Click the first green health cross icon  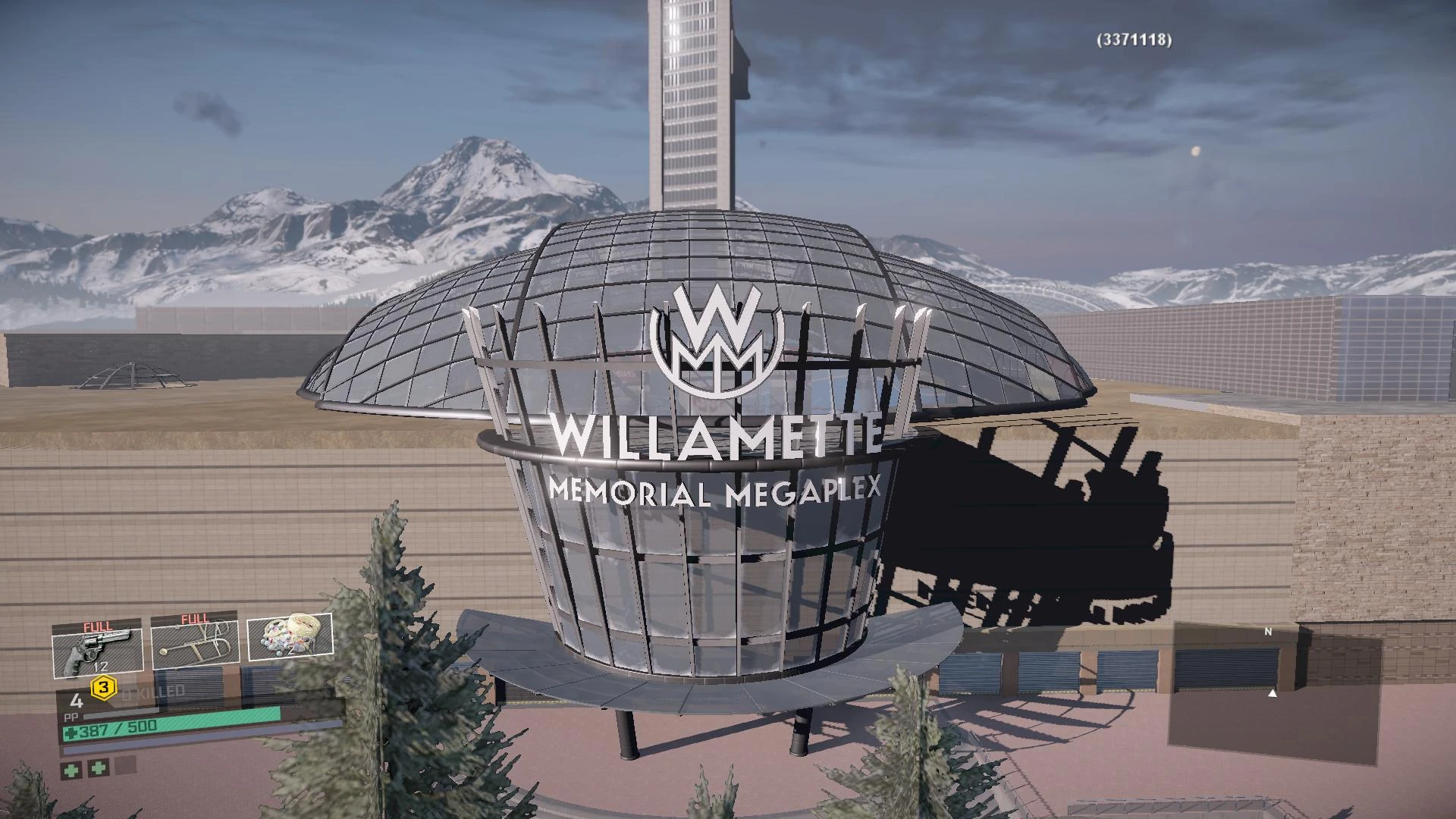[x=72, y=770]
